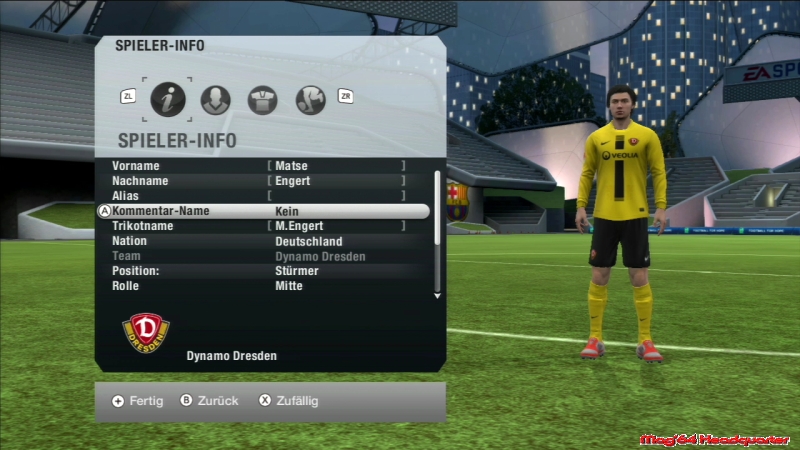
Task: Confirm with the Fertig button
Action: pos(137,401)
